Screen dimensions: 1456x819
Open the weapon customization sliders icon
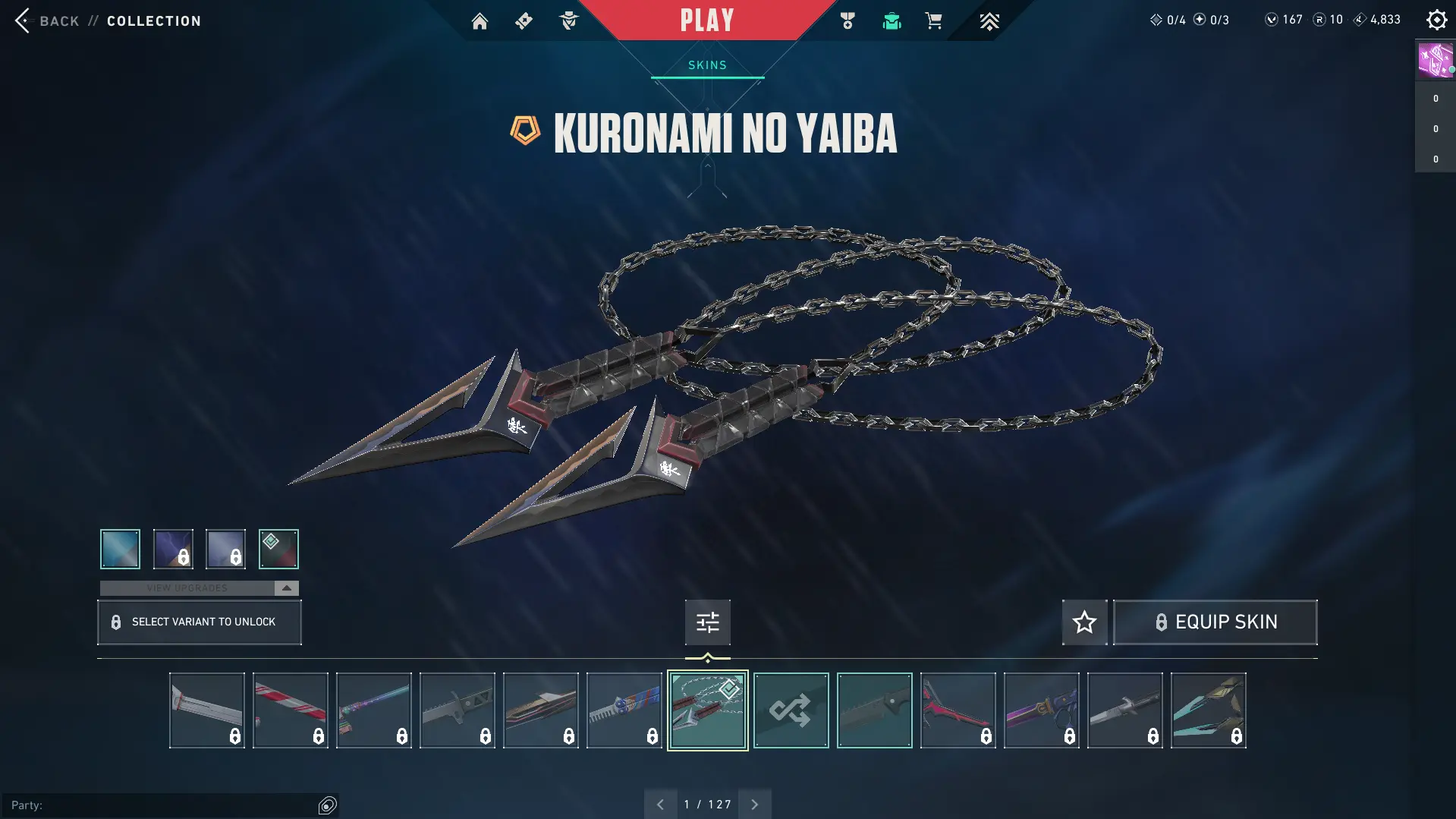tap(707, 622)
